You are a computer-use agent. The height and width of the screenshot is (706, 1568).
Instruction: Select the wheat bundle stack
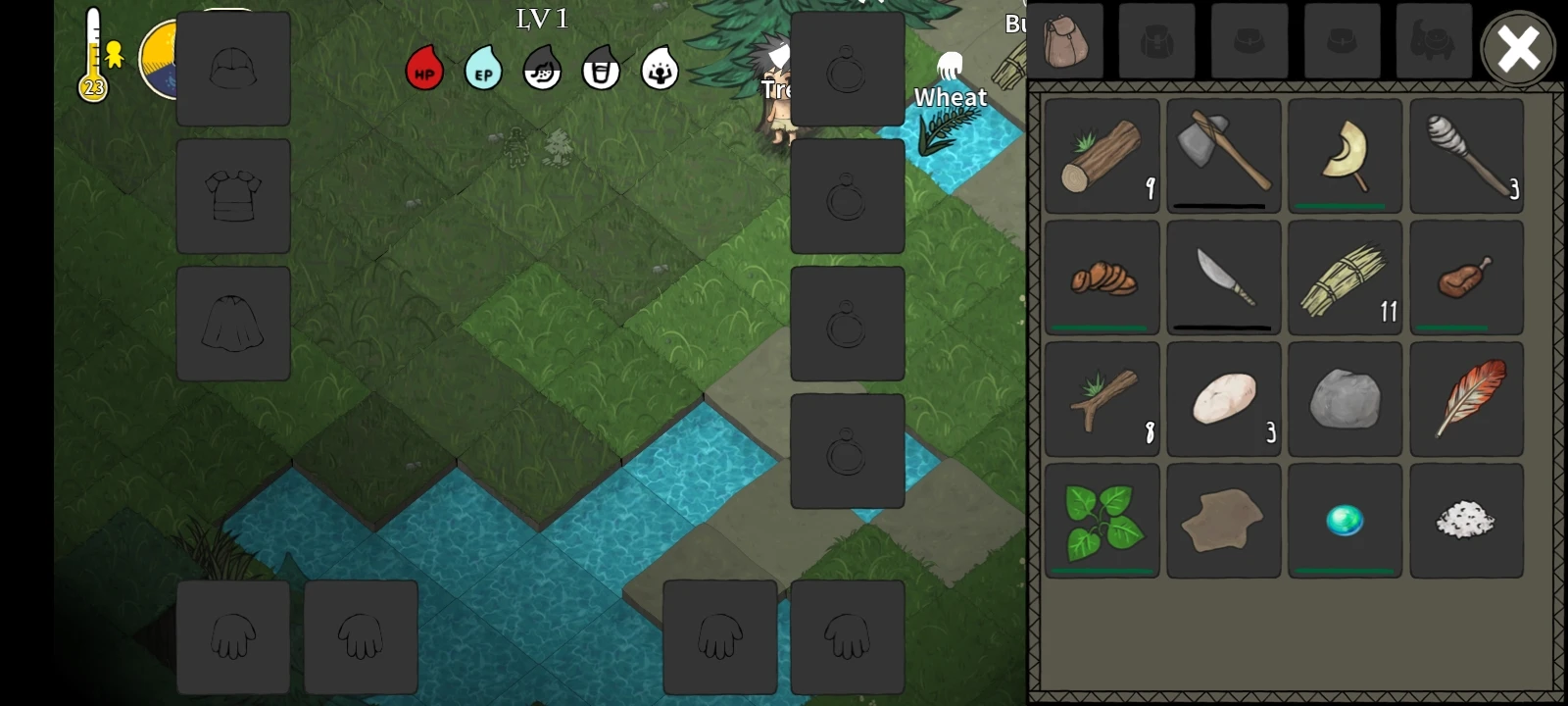tap(1346, 277)
